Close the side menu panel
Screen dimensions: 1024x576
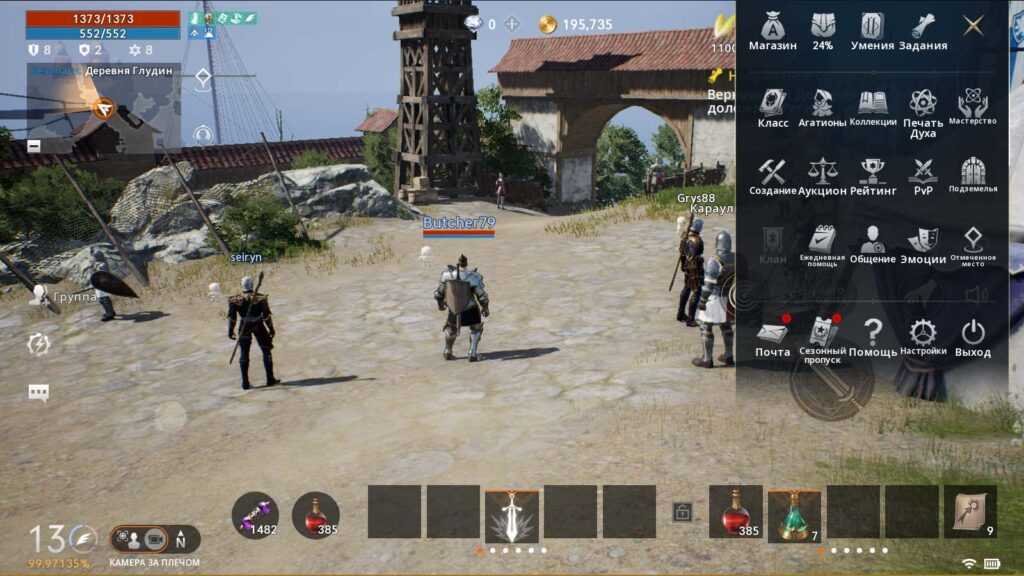[973, 26]
